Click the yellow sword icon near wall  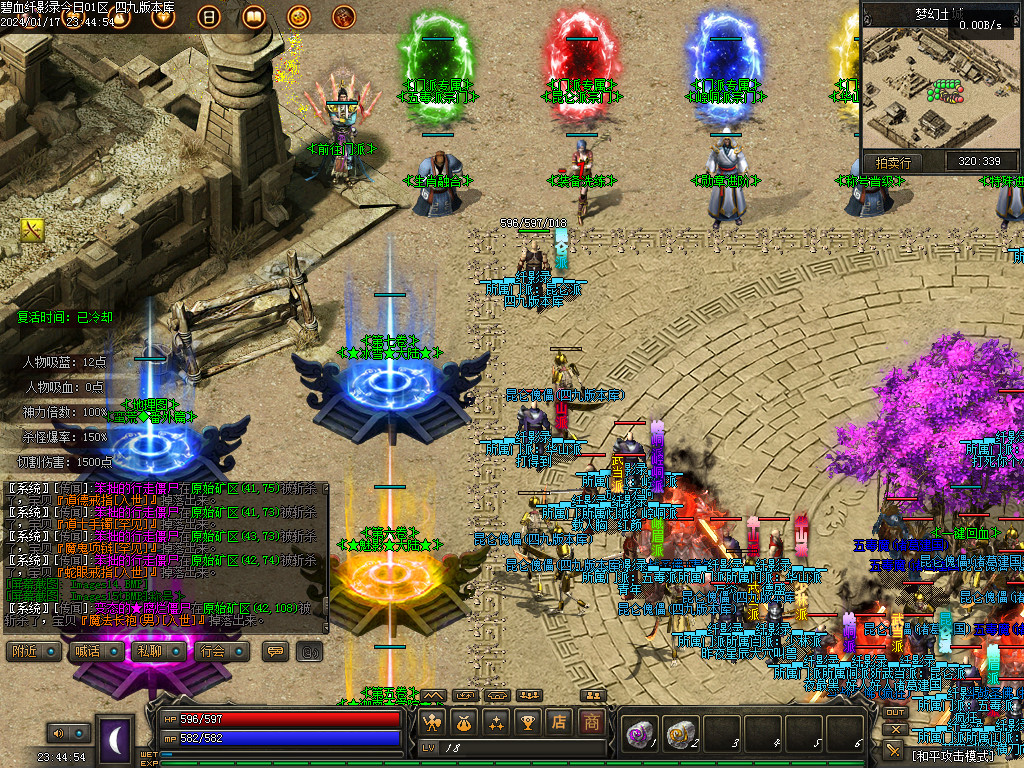(x=32, y=230)
